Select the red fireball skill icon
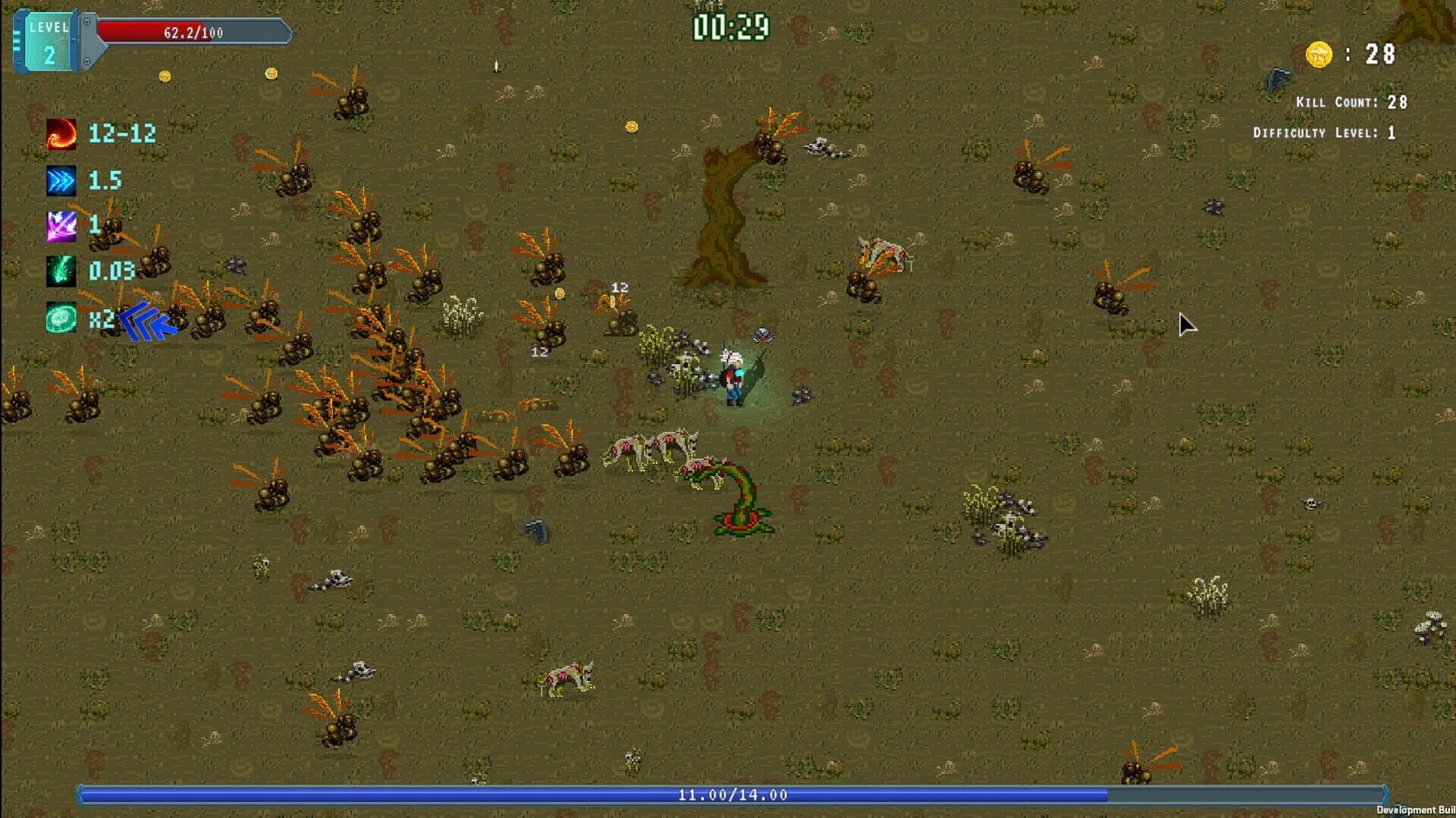This screenshot has width=1456, height=818. [61, 135]
